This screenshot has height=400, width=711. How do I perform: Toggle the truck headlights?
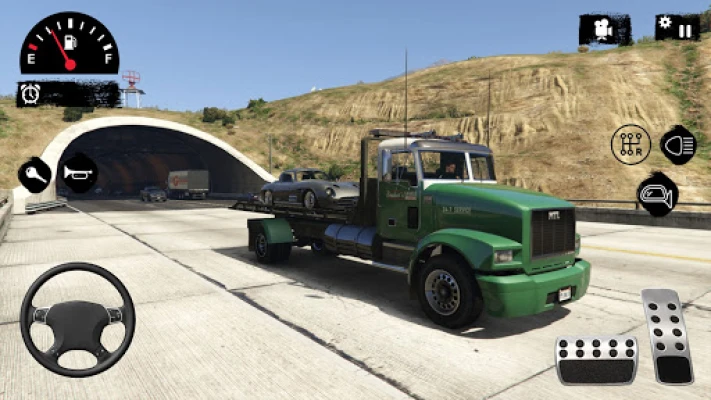coord(679,145)
